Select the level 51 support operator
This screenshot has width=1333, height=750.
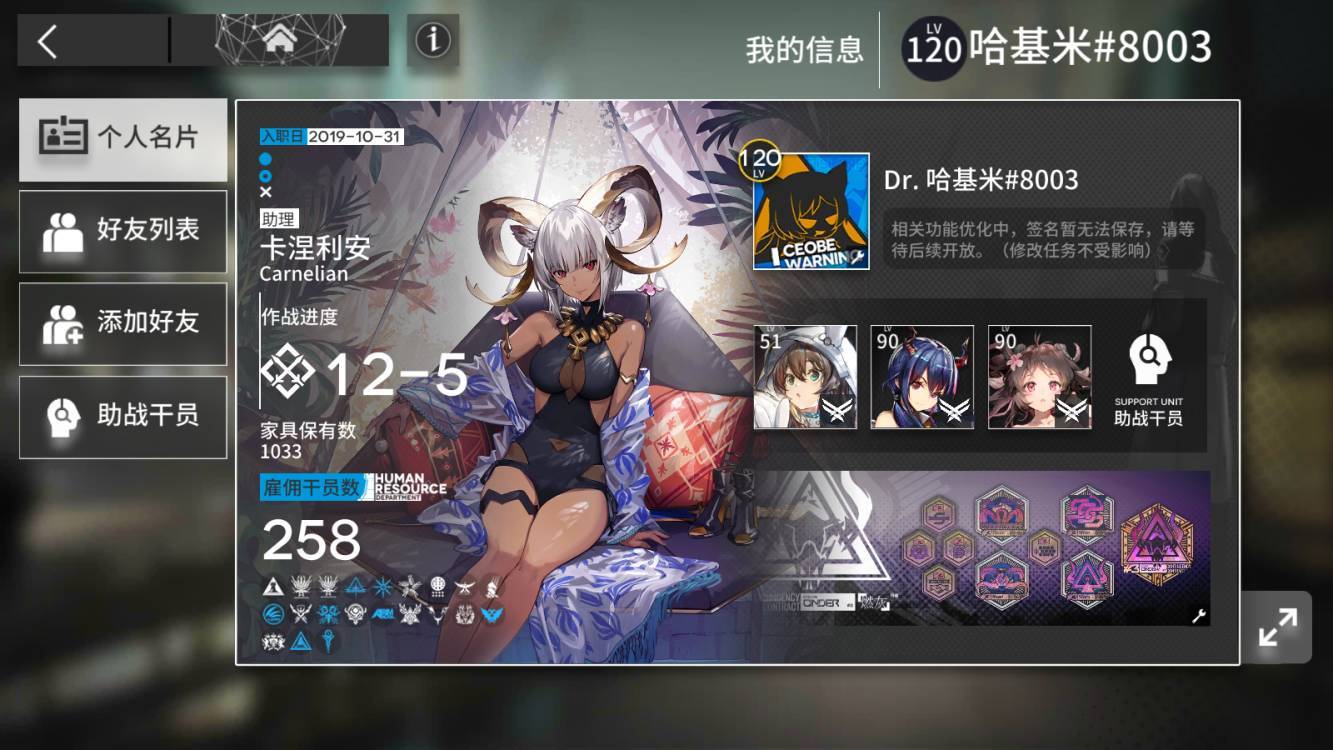pos(805,377)
